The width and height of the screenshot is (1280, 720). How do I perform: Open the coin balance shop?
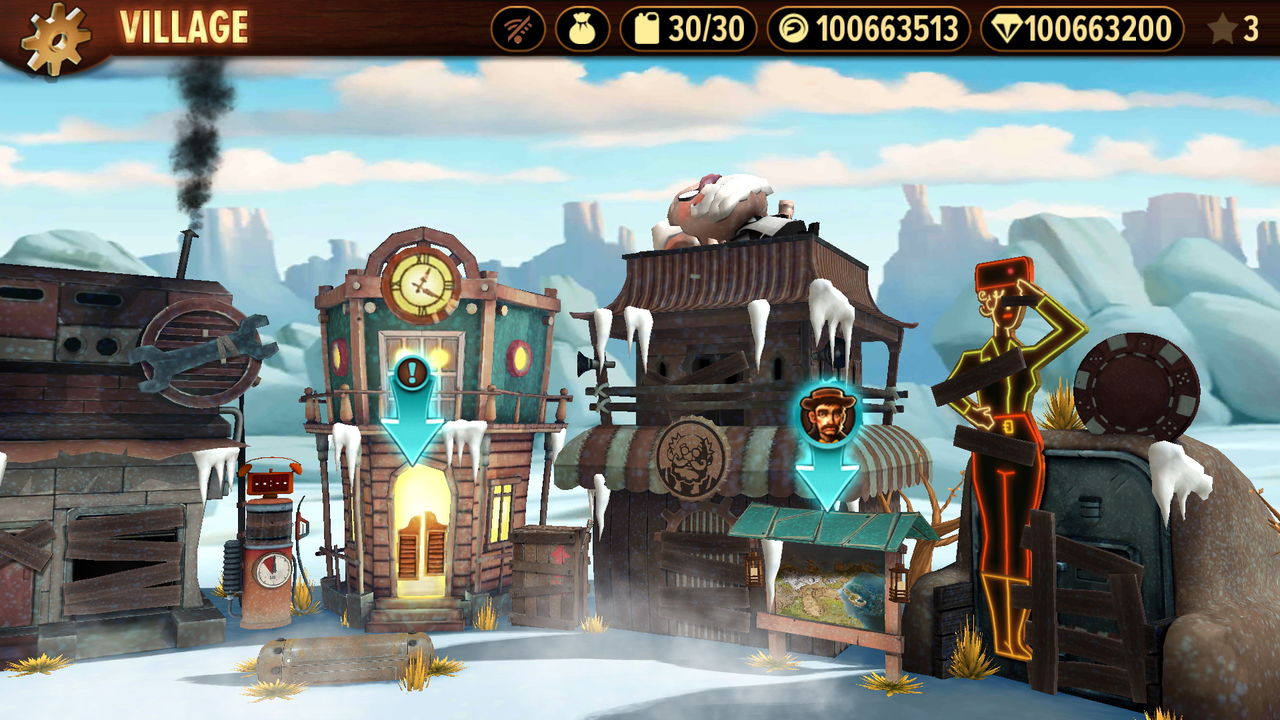[x=868, y=30]
